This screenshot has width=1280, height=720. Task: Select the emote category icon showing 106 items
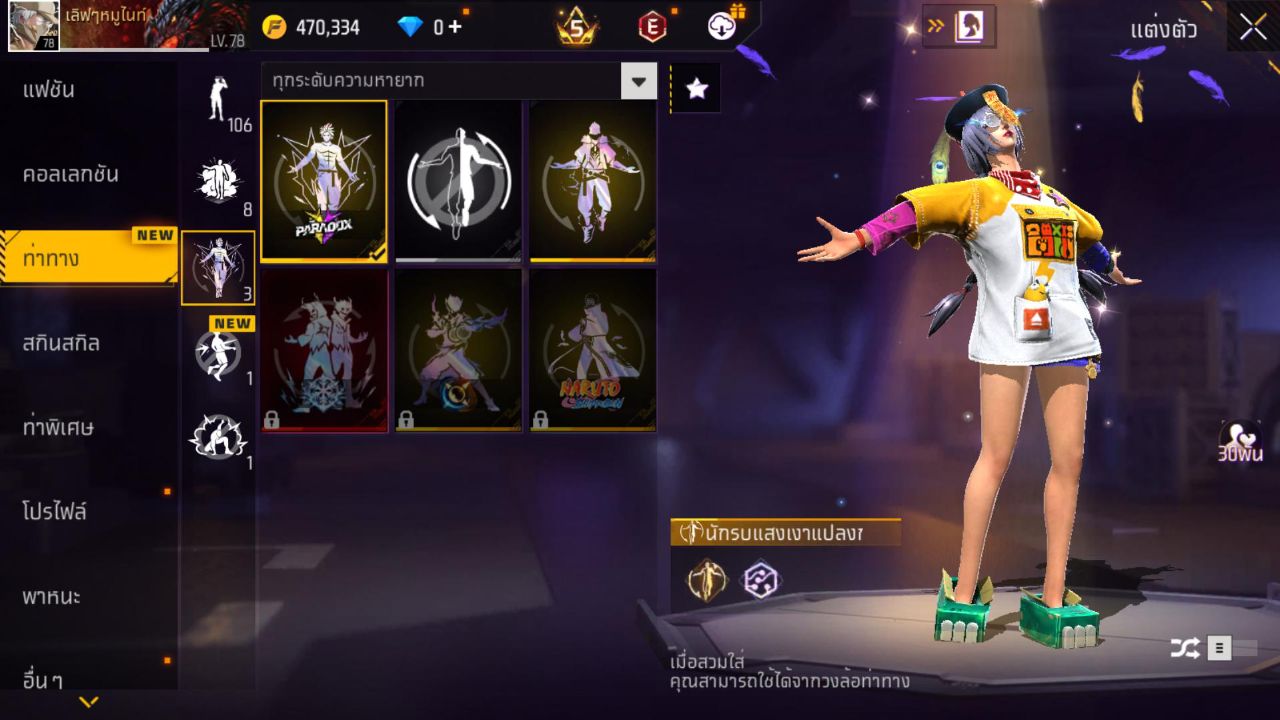pos(218,105)
